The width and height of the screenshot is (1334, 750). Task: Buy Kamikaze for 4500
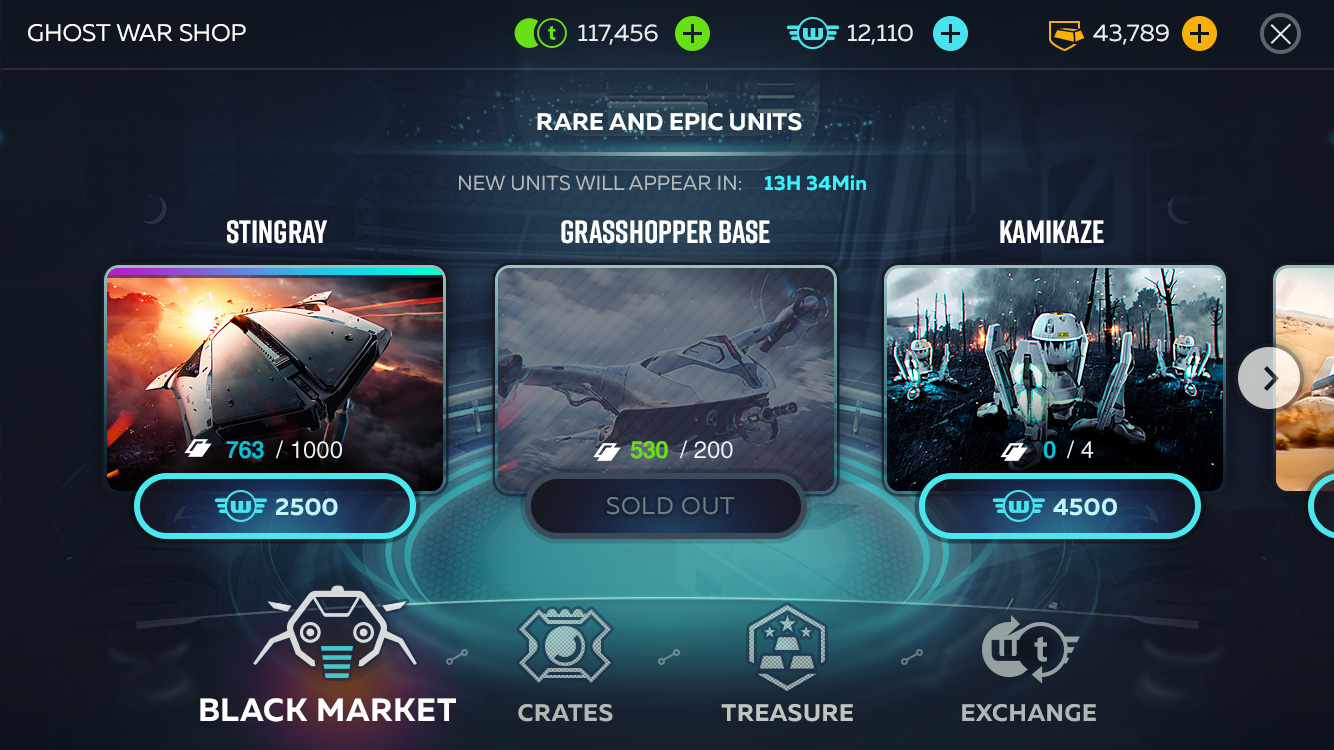pyautogui.click(x=1059, y=507)
